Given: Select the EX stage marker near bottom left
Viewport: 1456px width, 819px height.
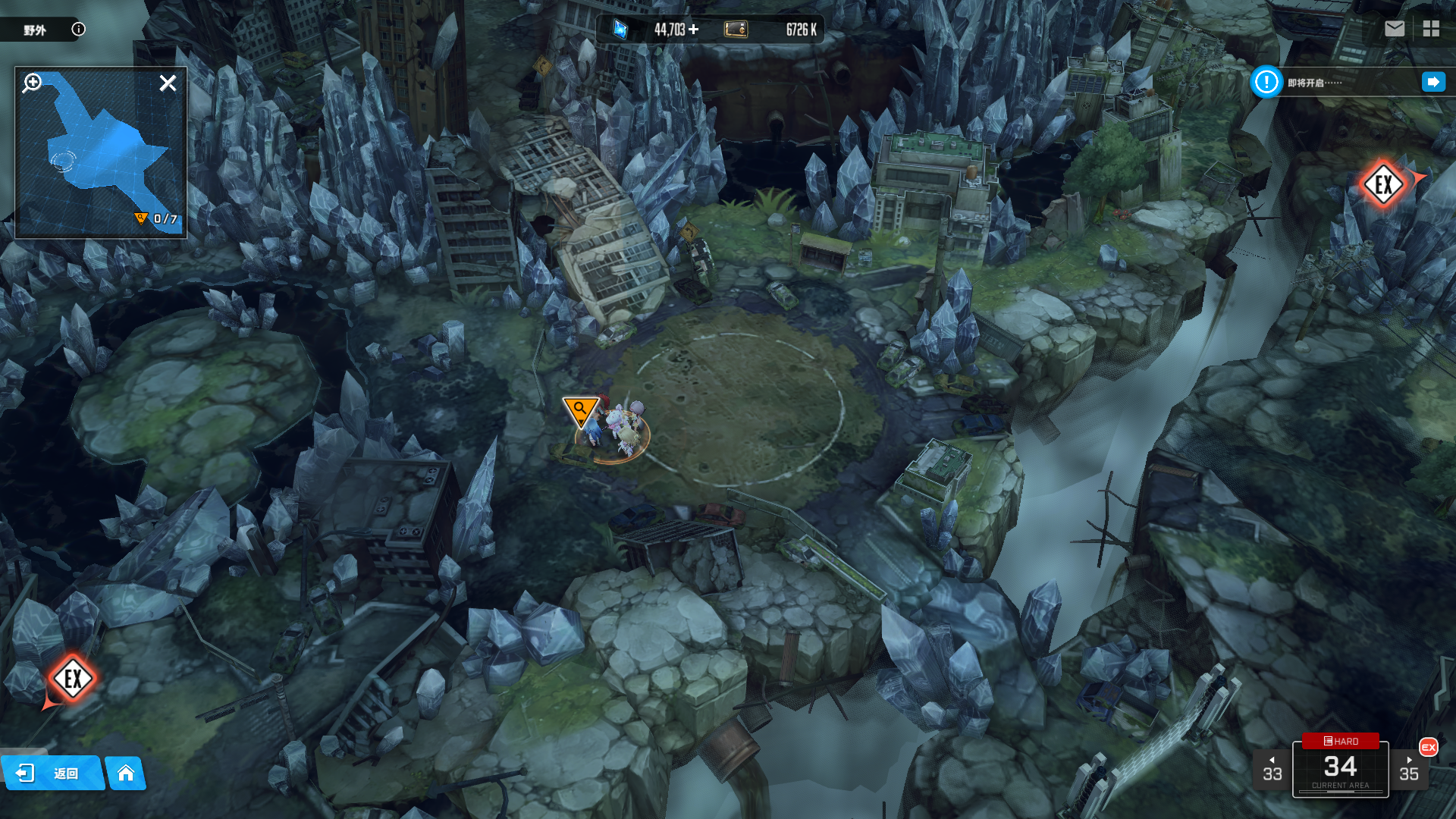Looking at the screenshot, I should point(73,679).
